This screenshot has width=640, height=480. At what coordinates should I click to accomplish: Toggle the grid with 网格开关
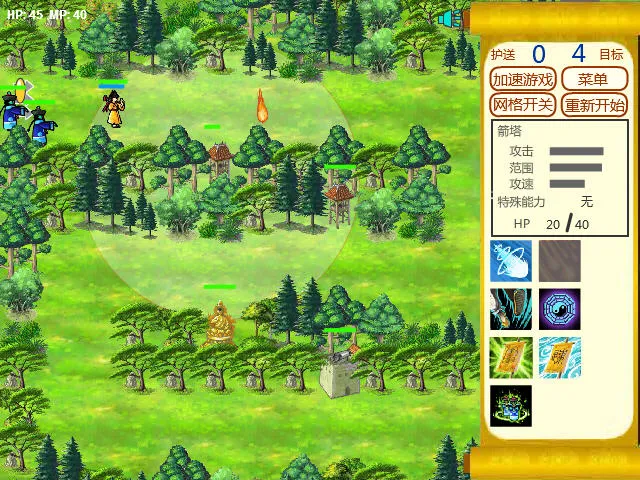523,105
